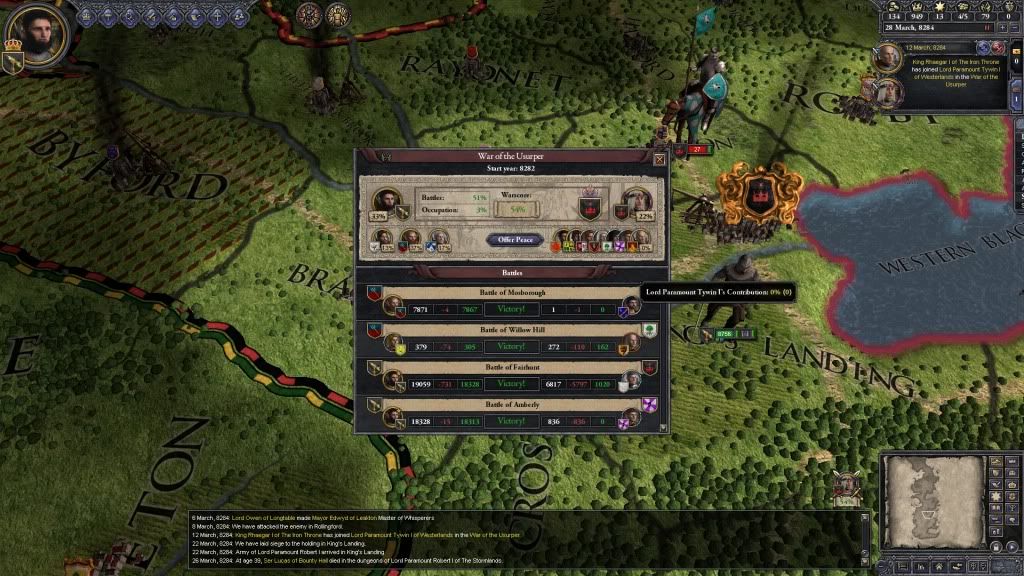Click the first round alert icon at top

[x=308, y=15]
